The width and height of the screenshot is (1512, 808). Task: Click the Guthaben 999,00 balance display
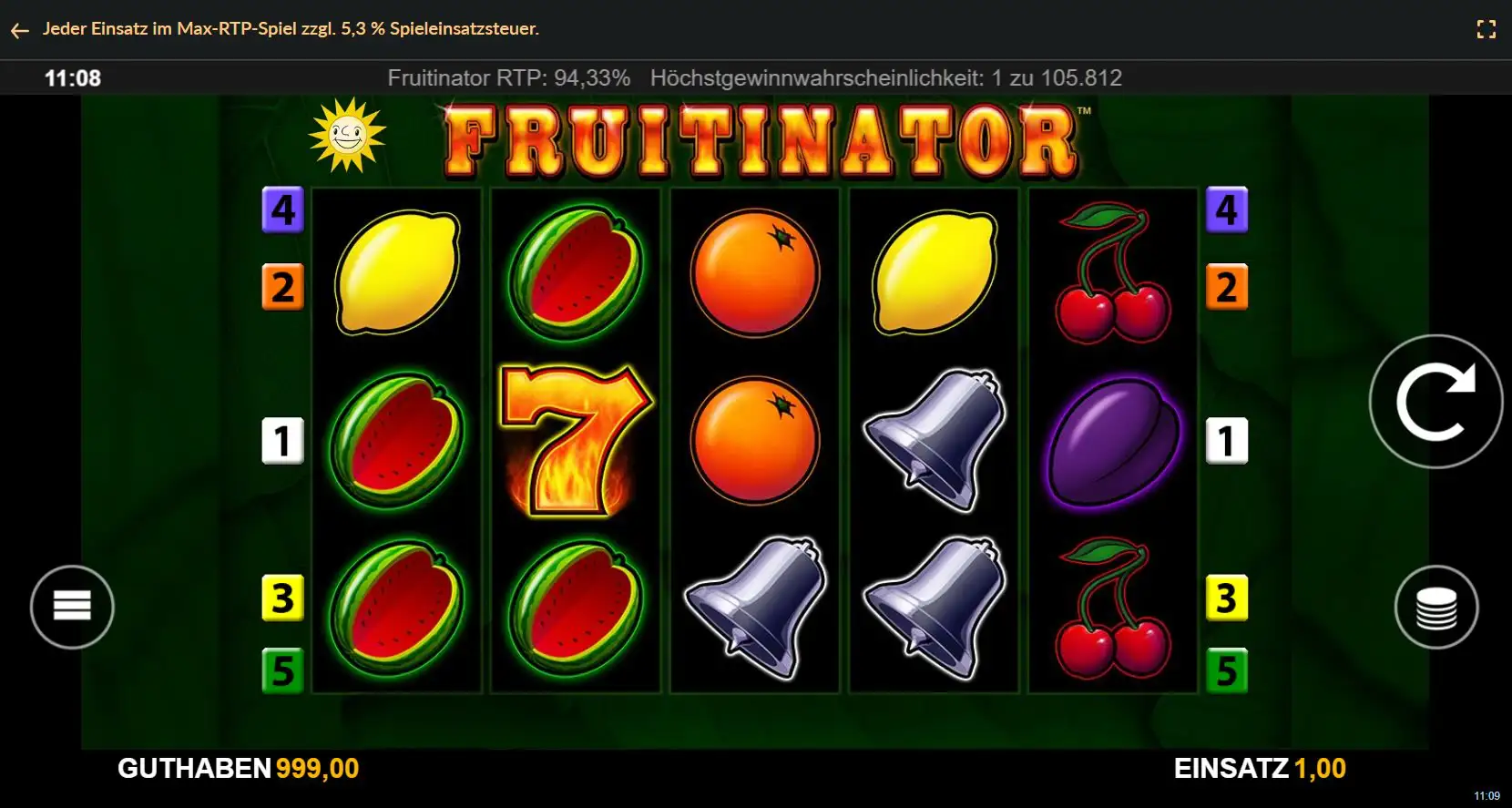(240, 768)
